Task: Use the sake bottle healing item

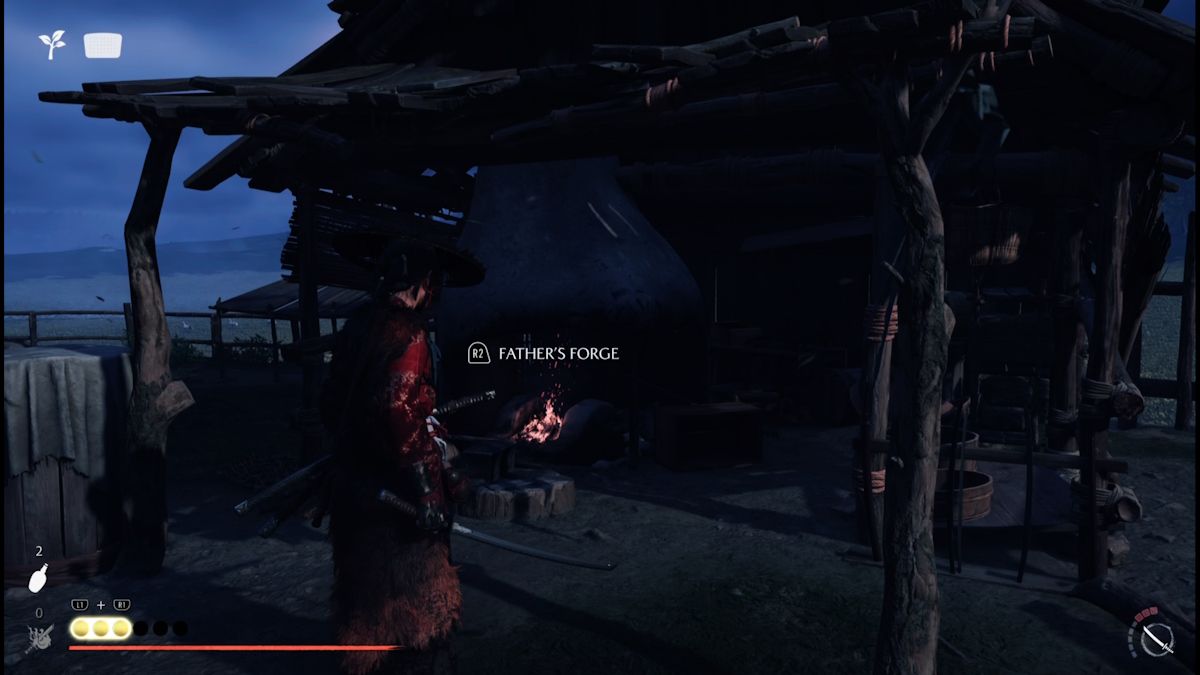Action: click(38, 580)
